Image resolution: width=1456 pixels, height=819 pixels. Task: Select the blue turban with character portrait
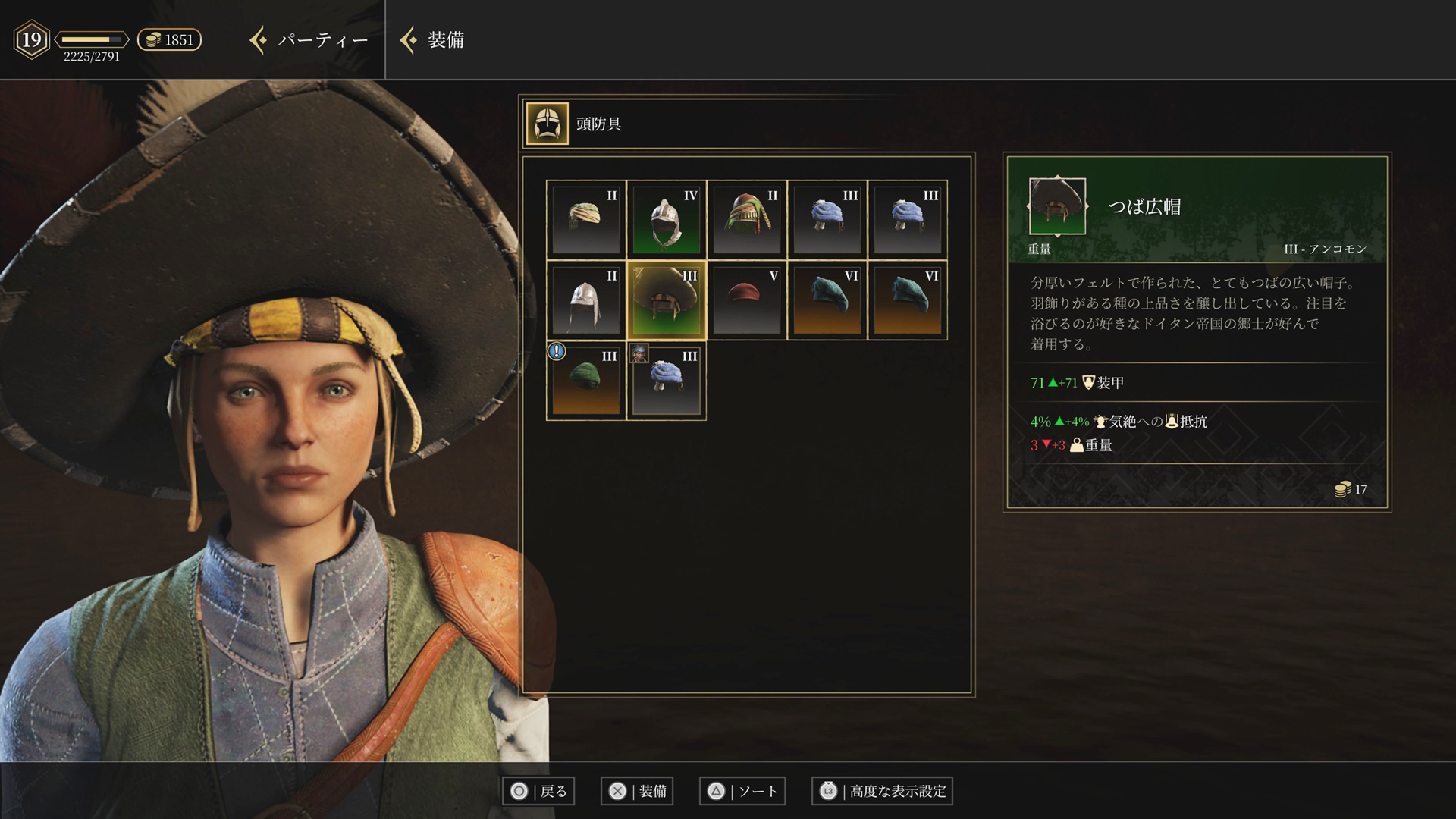[667, 381]
